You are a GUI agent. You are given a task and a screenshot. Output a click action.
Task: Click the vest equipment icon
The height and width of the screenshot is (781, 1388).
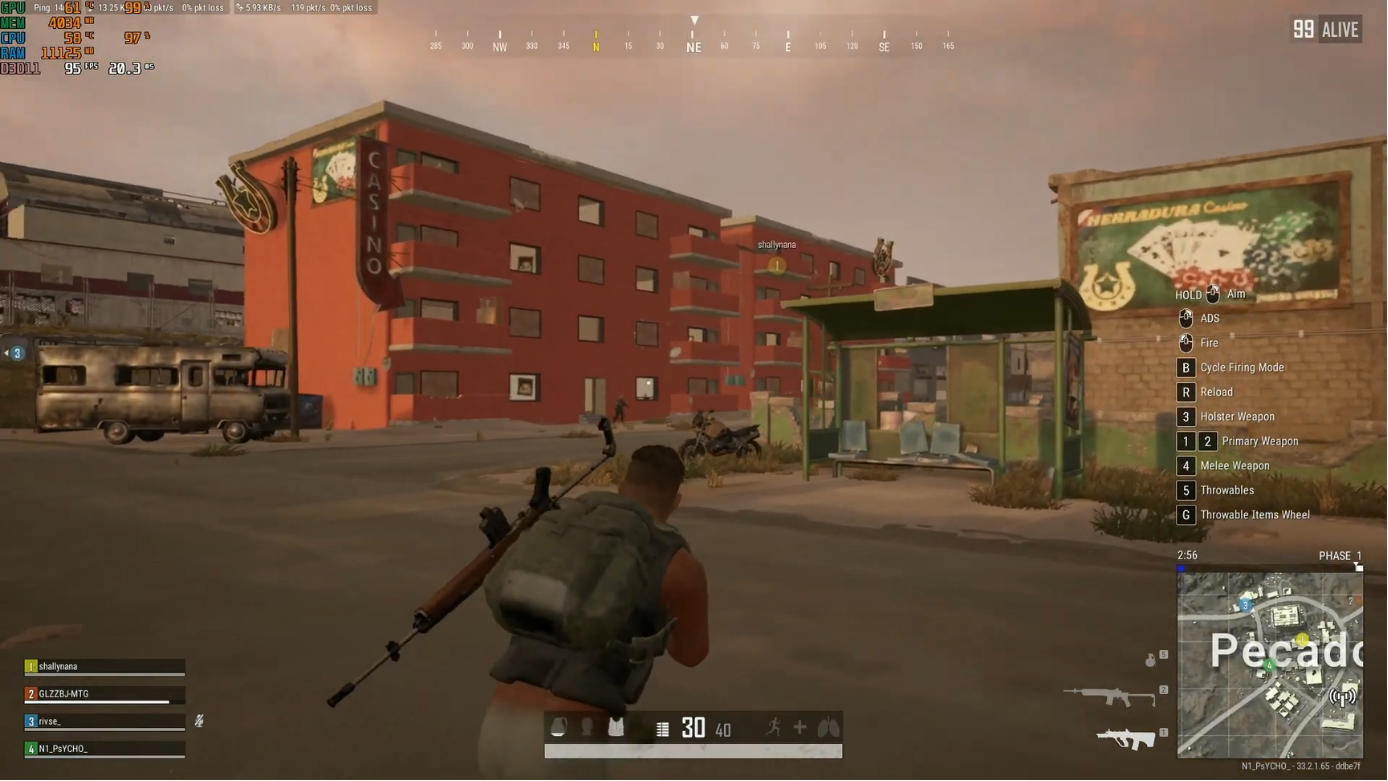[616, 728]
